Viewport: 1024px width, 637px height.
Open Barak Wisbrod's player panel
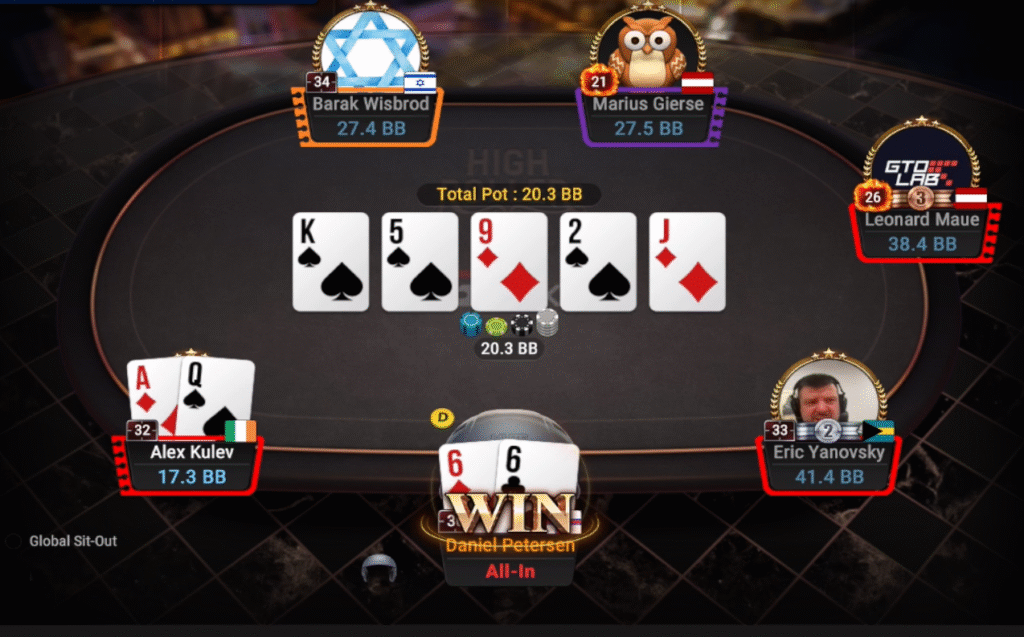coord(370,116)
